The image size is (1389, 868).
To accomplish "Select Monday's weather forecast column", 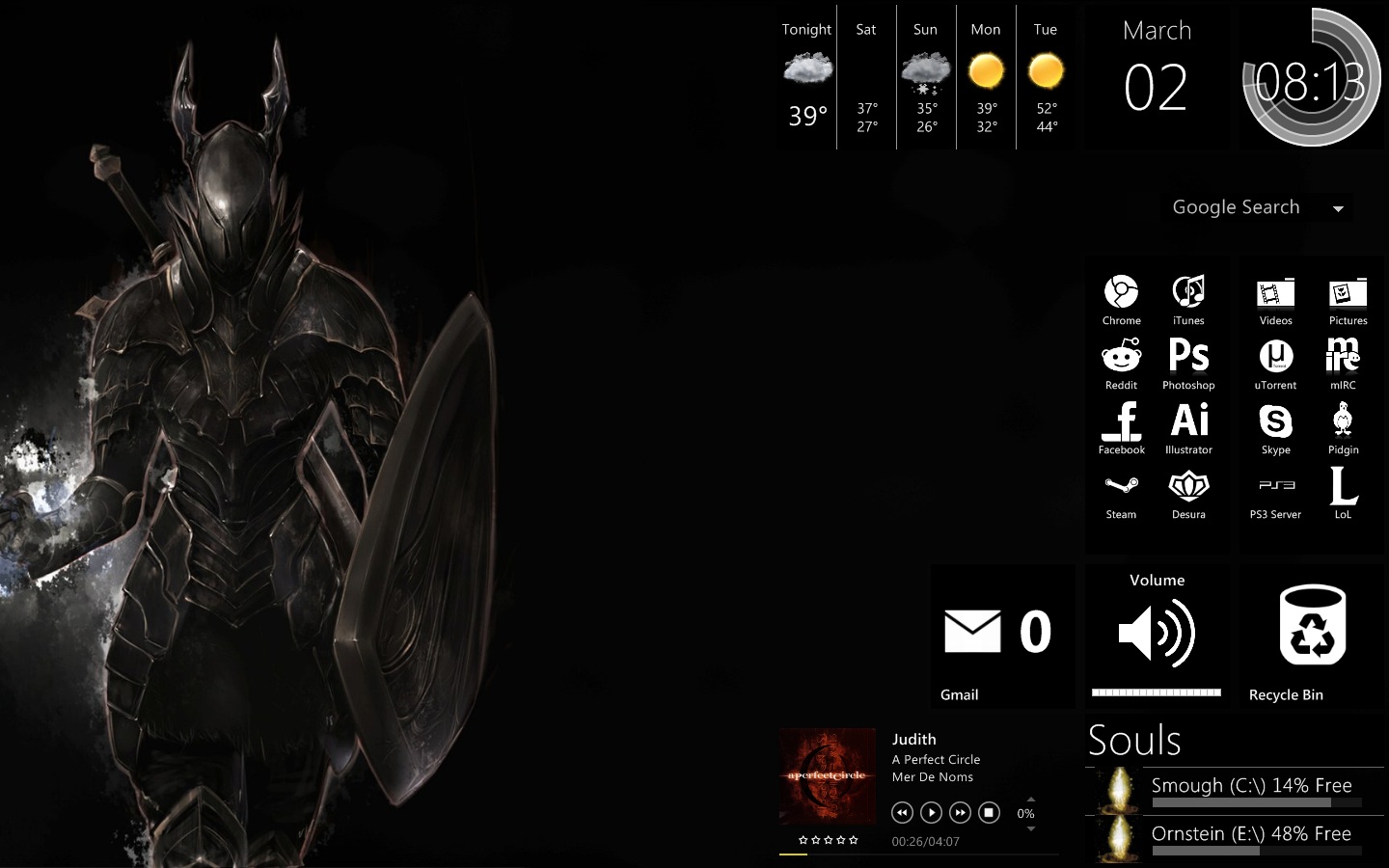I will (x=986, y=77).
